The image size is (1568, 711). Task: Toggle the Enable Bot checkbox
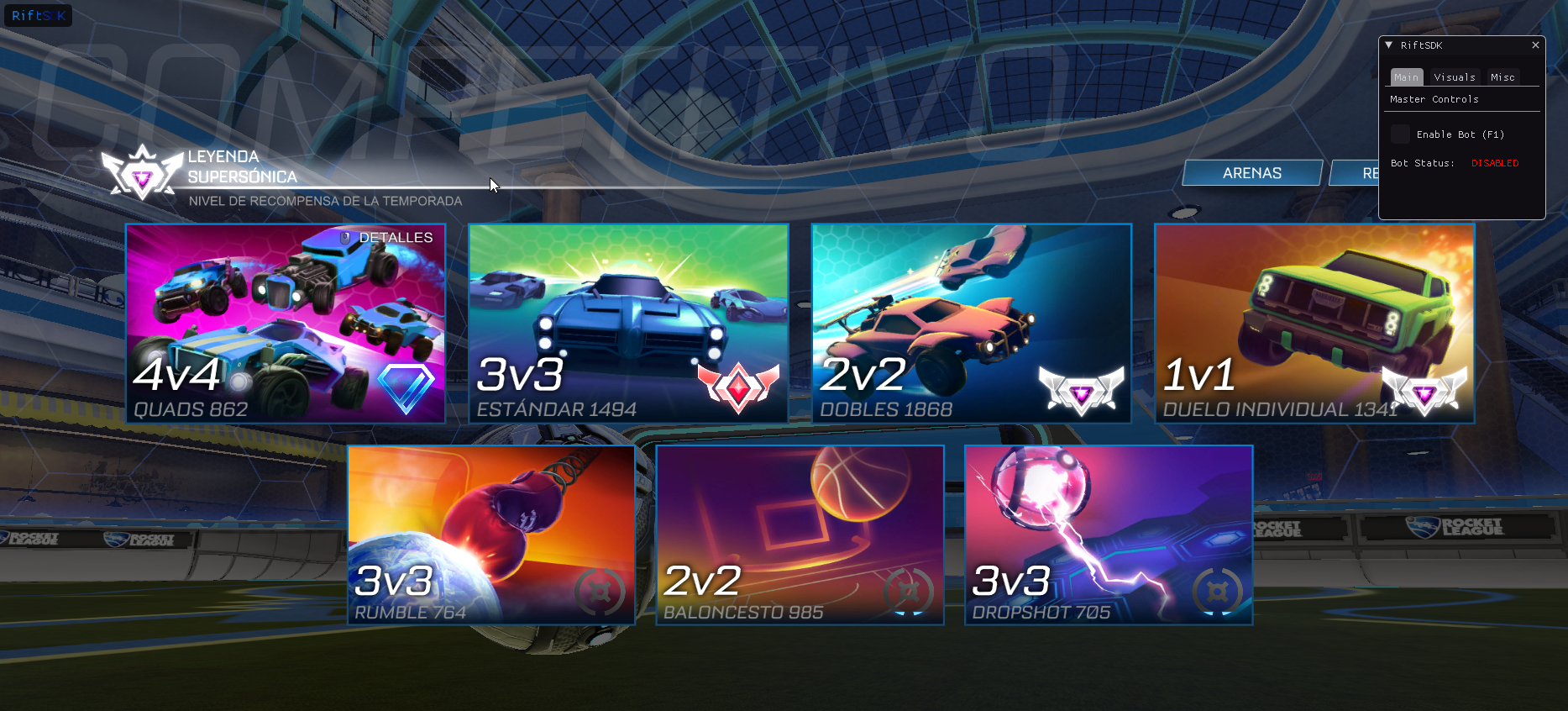(x=1400, y=134)
